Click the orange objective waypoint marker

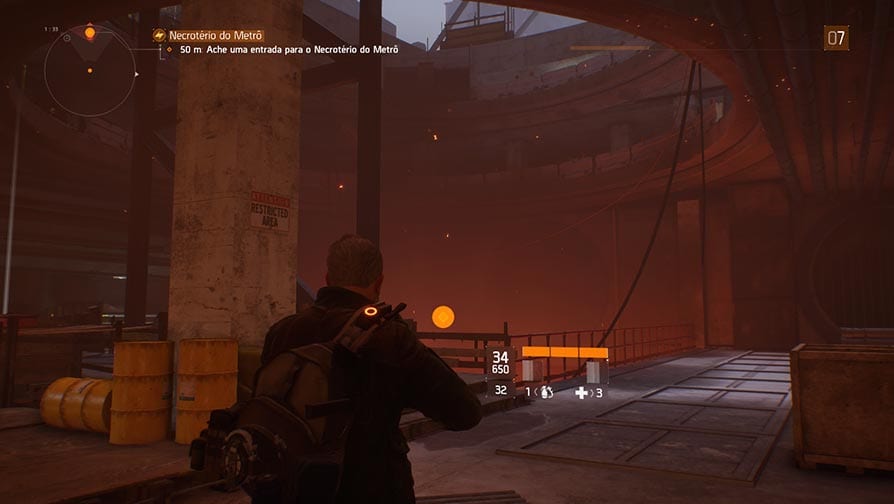pos(443,317)
